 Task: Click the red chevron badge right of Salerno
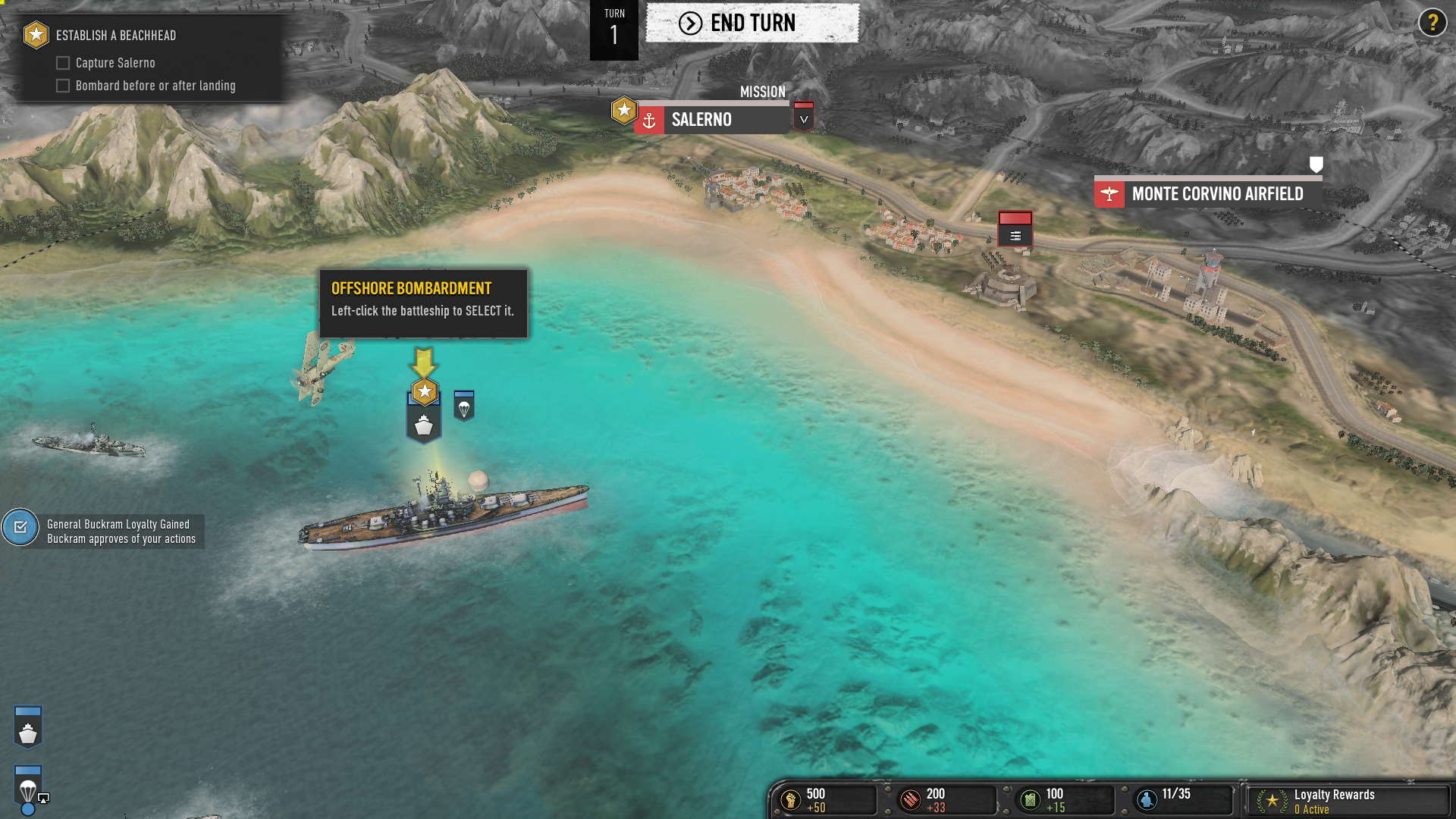tap(803, 118)
